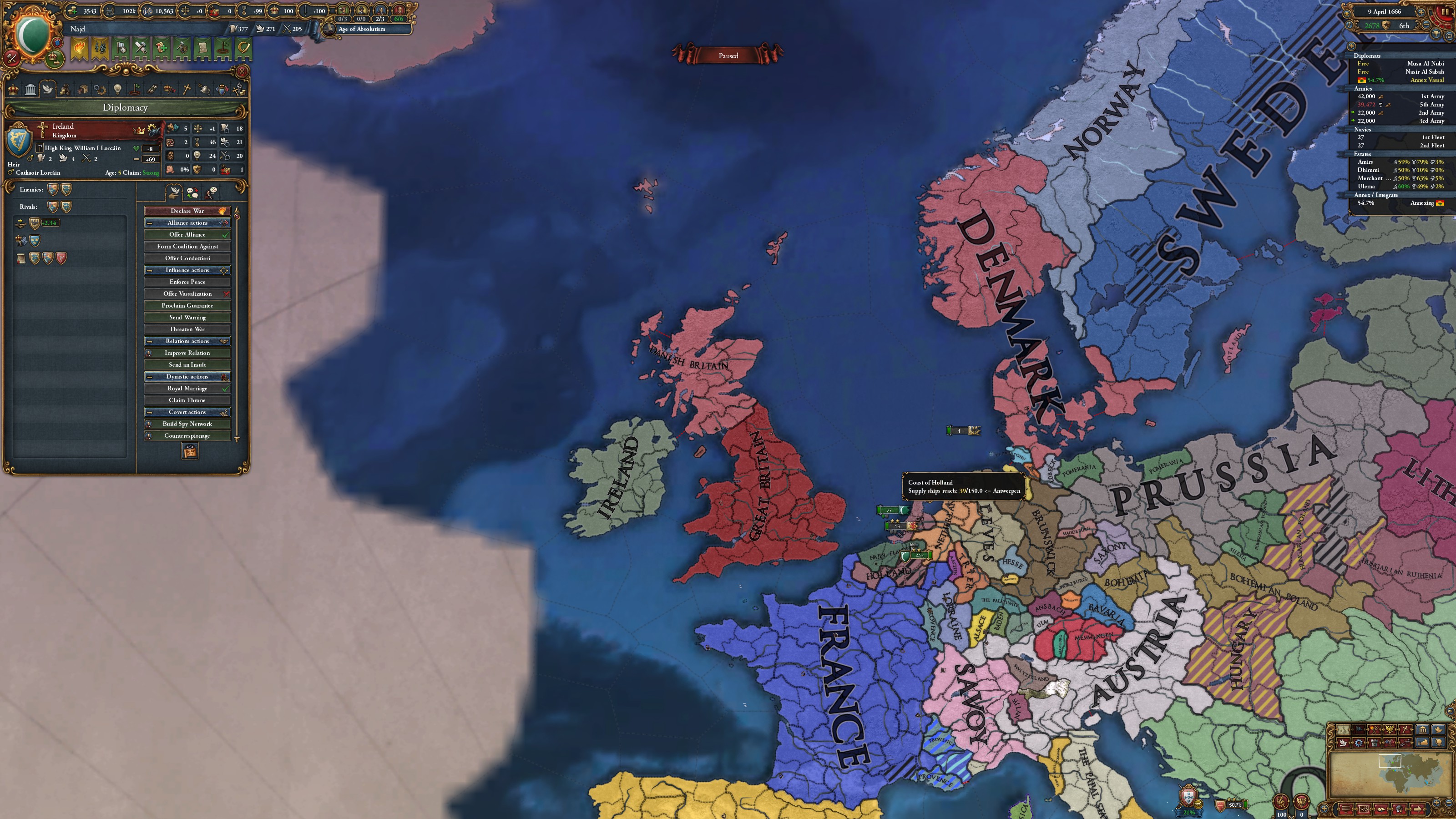Toggle the Offer Vassalization action marked with red X
1456x819 pixels.
click(188, 294)
